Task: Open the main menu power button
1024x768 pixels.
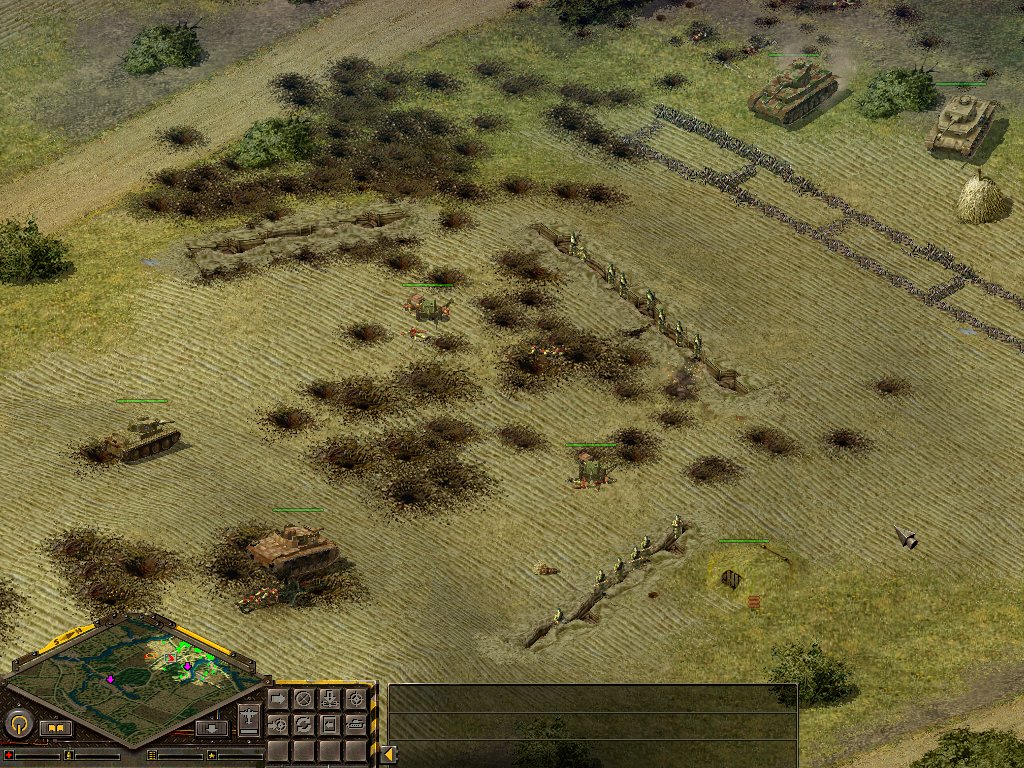Action: [x=19, y=723]
